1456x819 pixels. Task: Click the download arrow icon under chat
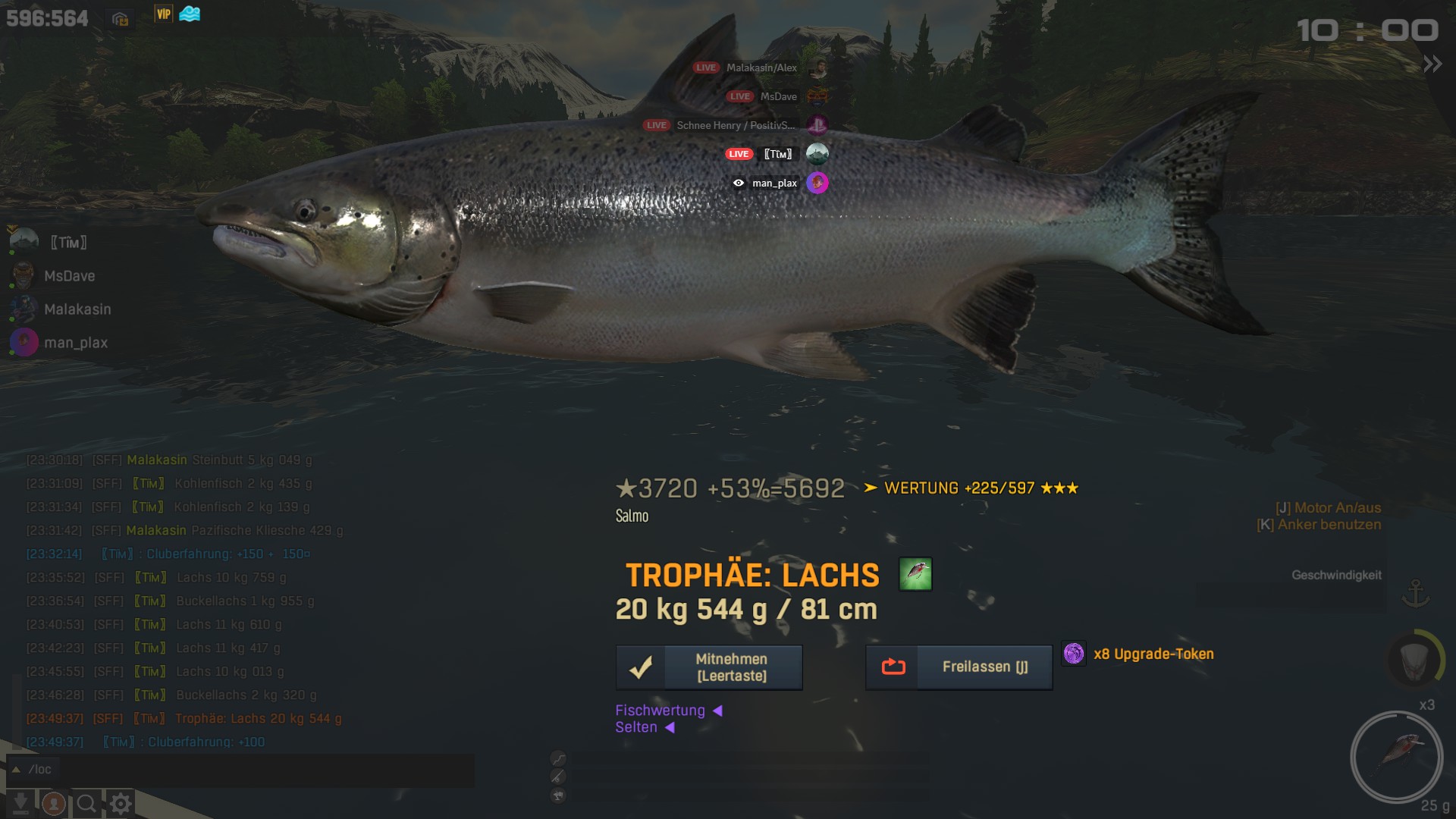click(x=20, y=803)
